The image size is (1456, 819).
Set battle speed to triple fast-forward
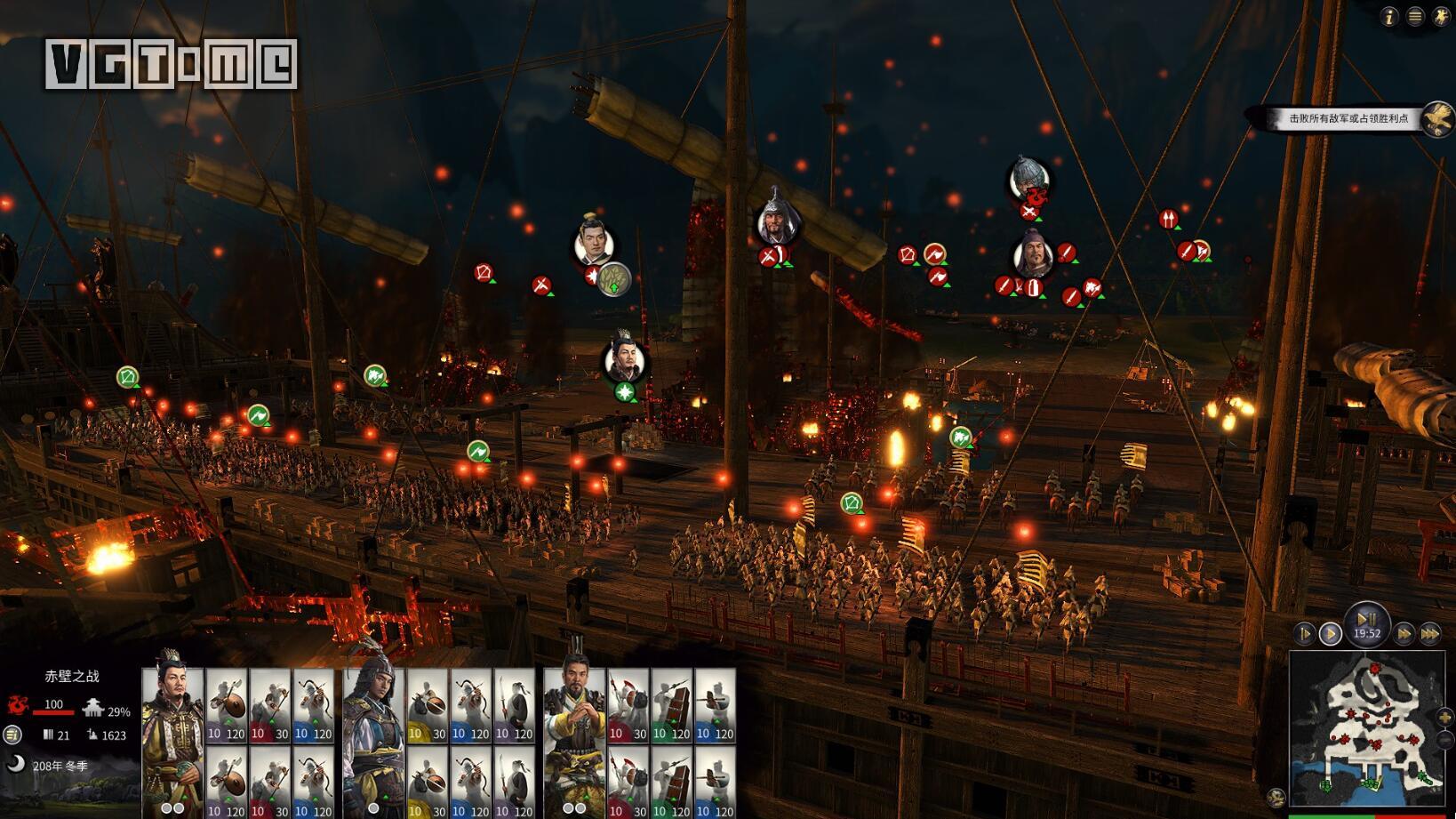point(1429,634)
